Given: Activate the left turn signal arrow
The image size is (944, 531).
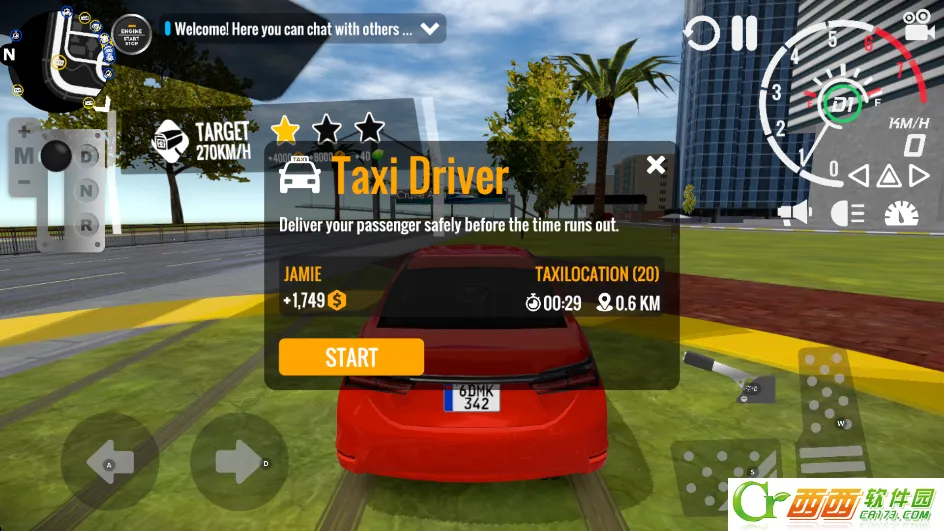Looking at the screenshot, I should 858,177.
